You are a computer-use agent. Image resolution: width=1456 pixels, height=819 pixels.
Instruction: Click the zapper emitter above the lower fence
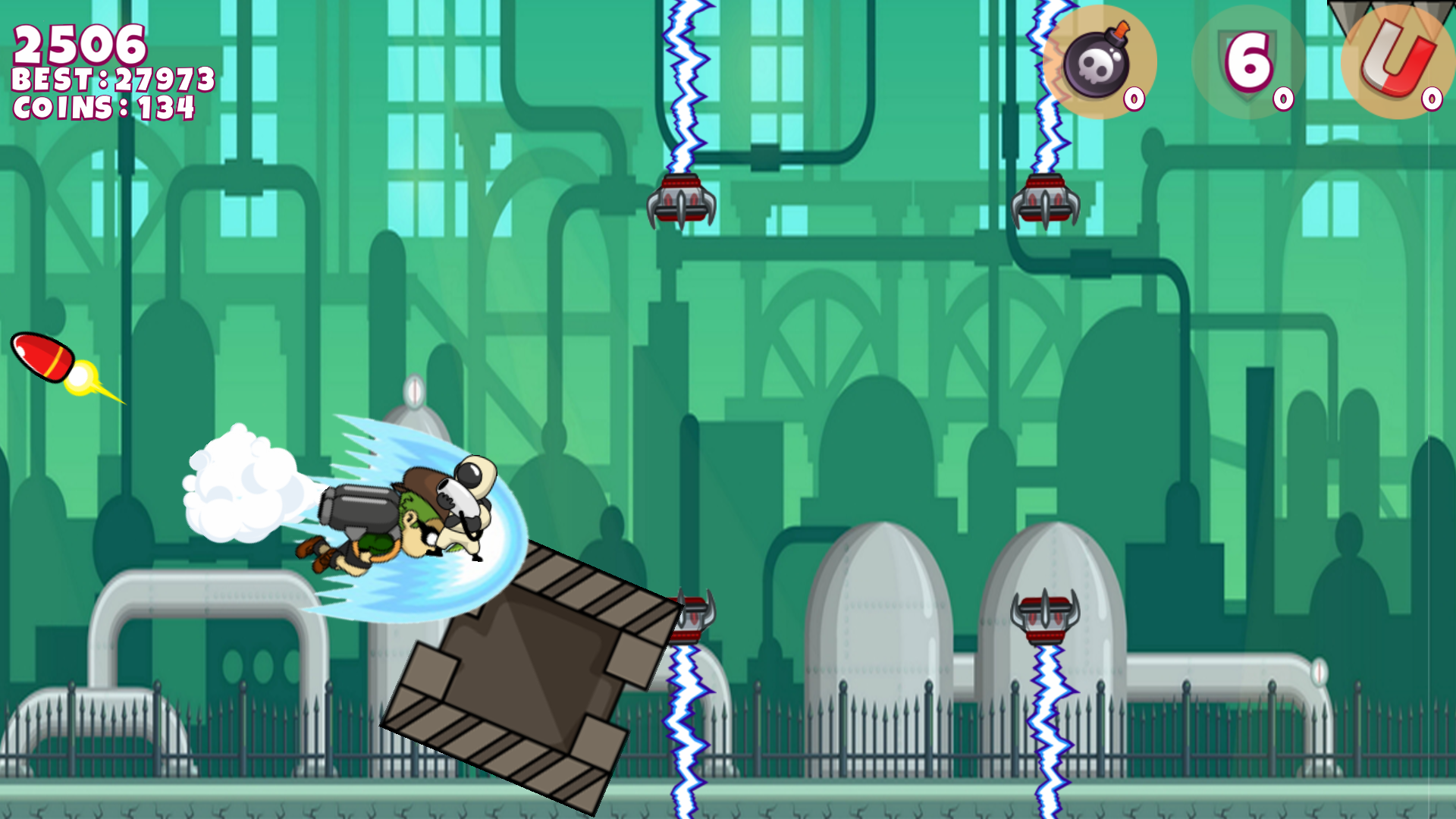[x=692, y=614]
